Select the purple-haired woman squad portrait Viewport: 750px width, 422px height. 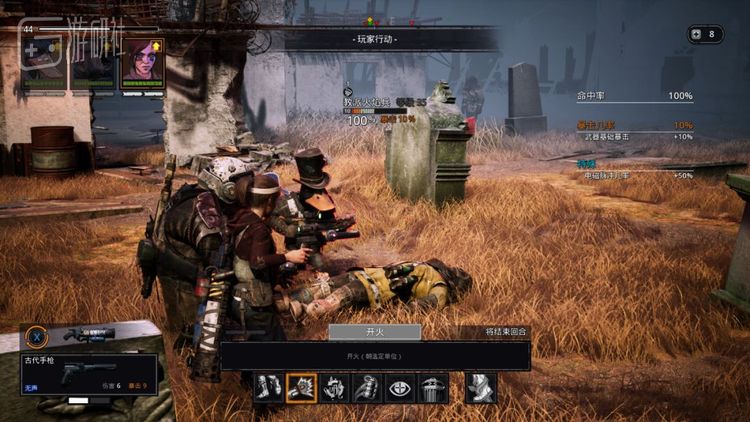pyautogui.click(x=142, y=63)
